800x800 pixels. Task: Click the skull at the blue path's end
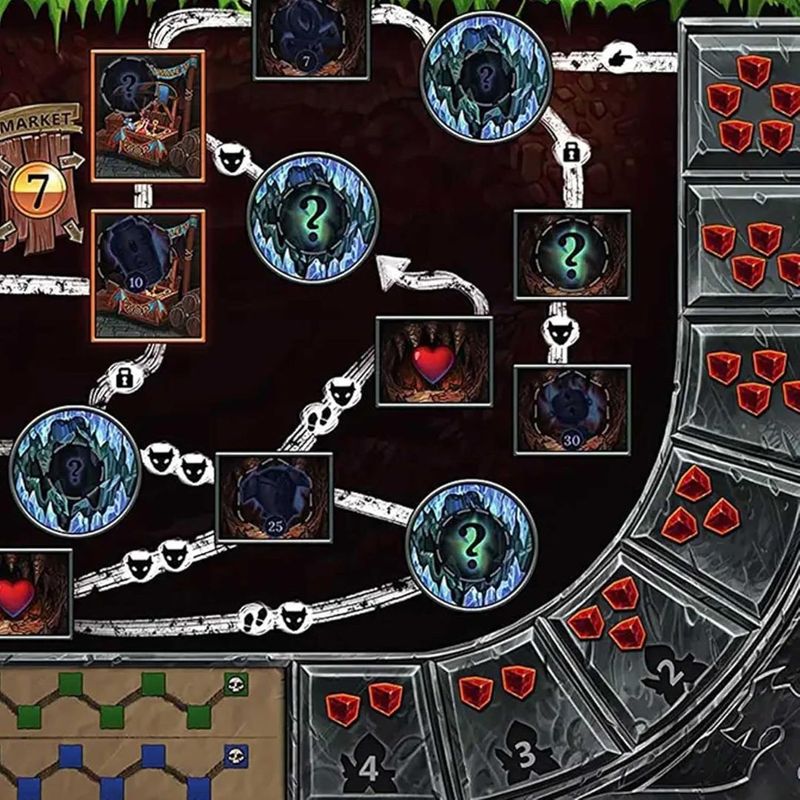(235, 755)
